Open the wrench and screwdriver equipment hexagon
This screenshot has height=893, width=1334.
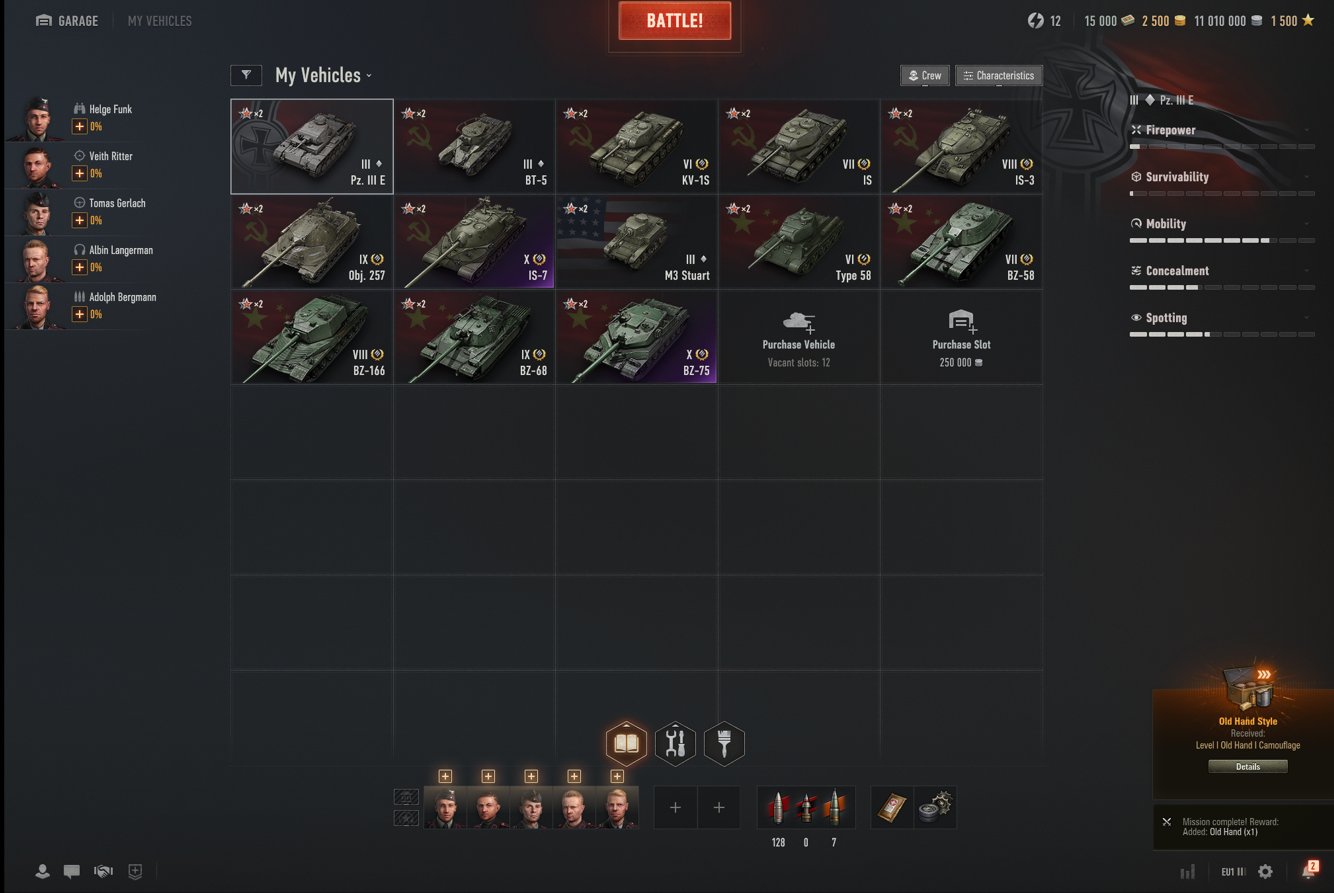tap(675, 744)
